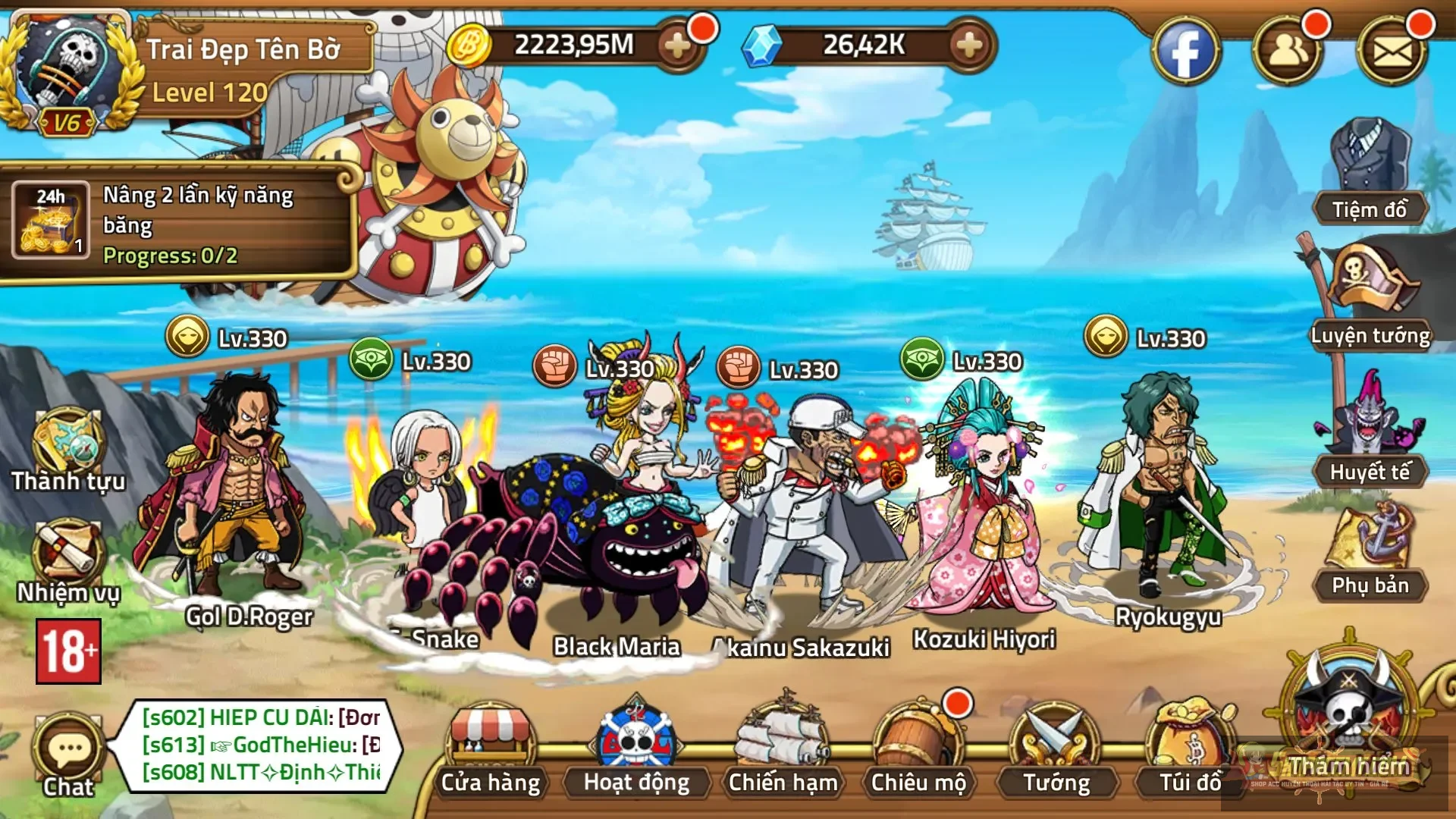Open the Facebook link icon

[x=1185, y=52]
